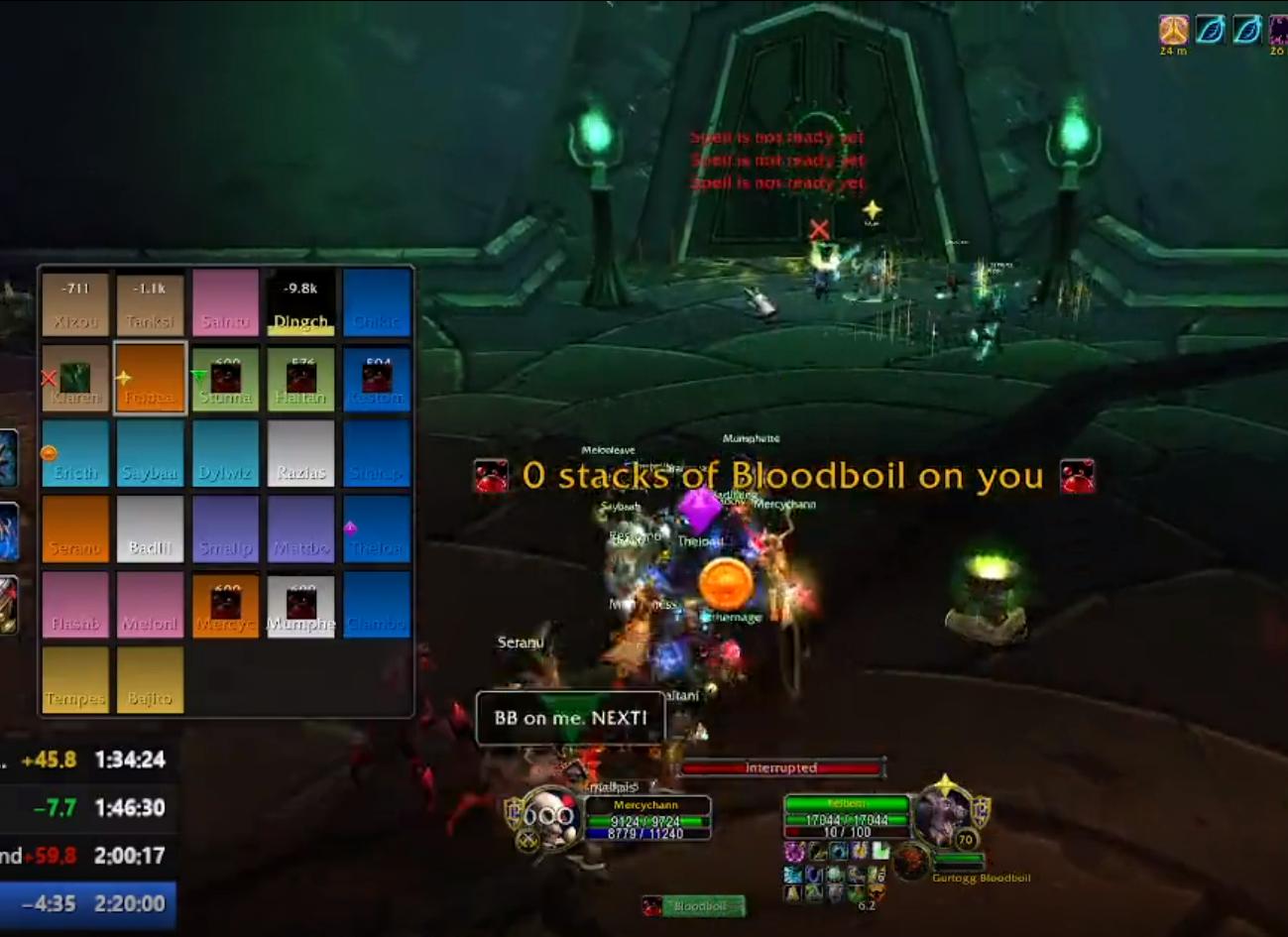Select Dingch's raid frame showing -9.8k

(x=300, y=302)
